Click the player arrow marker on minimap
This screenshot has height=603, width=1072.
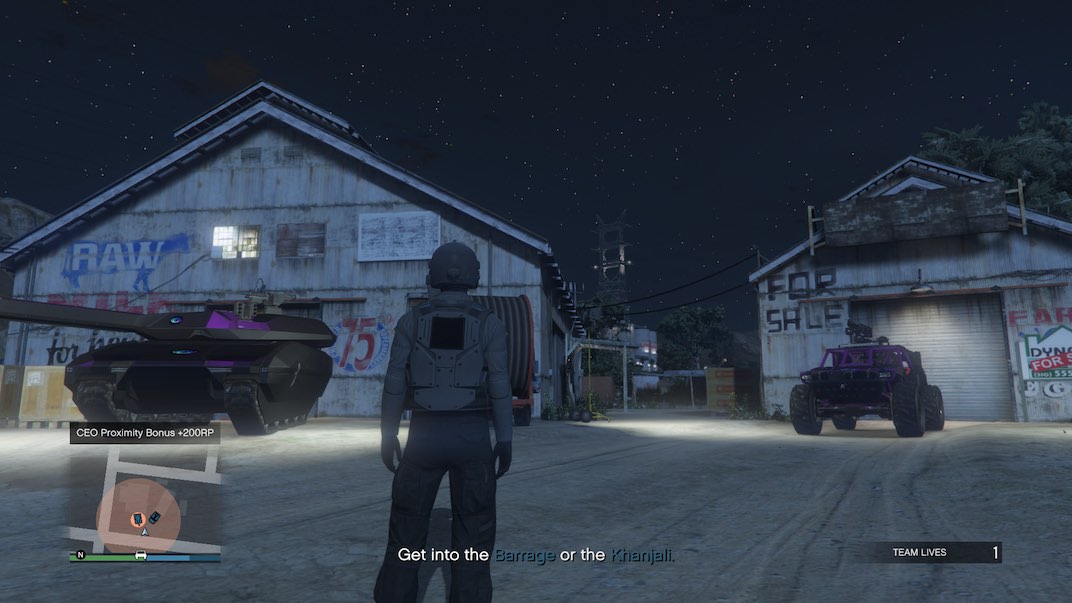[x=145, y=532]
